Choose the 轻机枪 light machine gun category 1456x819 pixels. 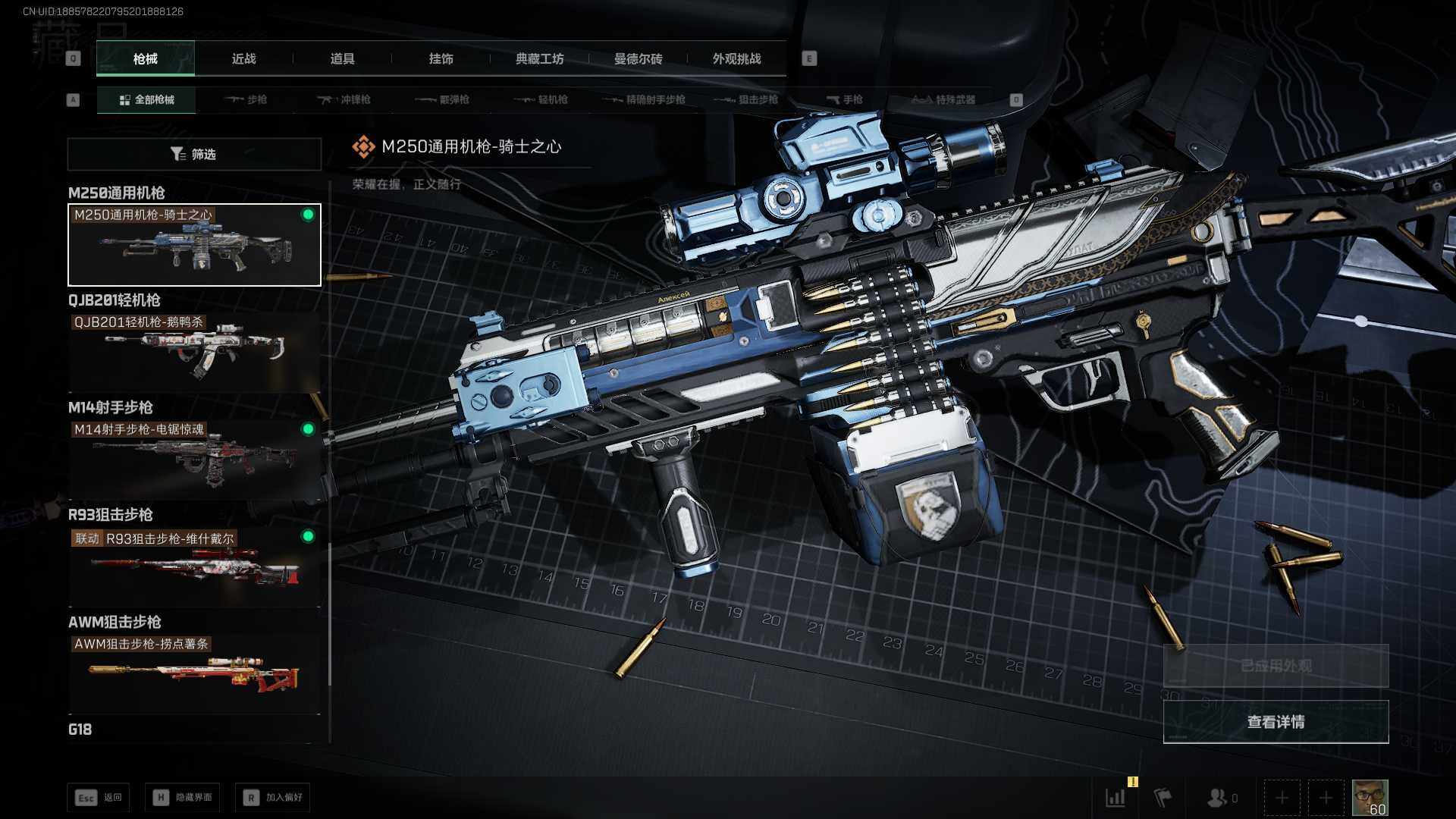pos(541,100)
